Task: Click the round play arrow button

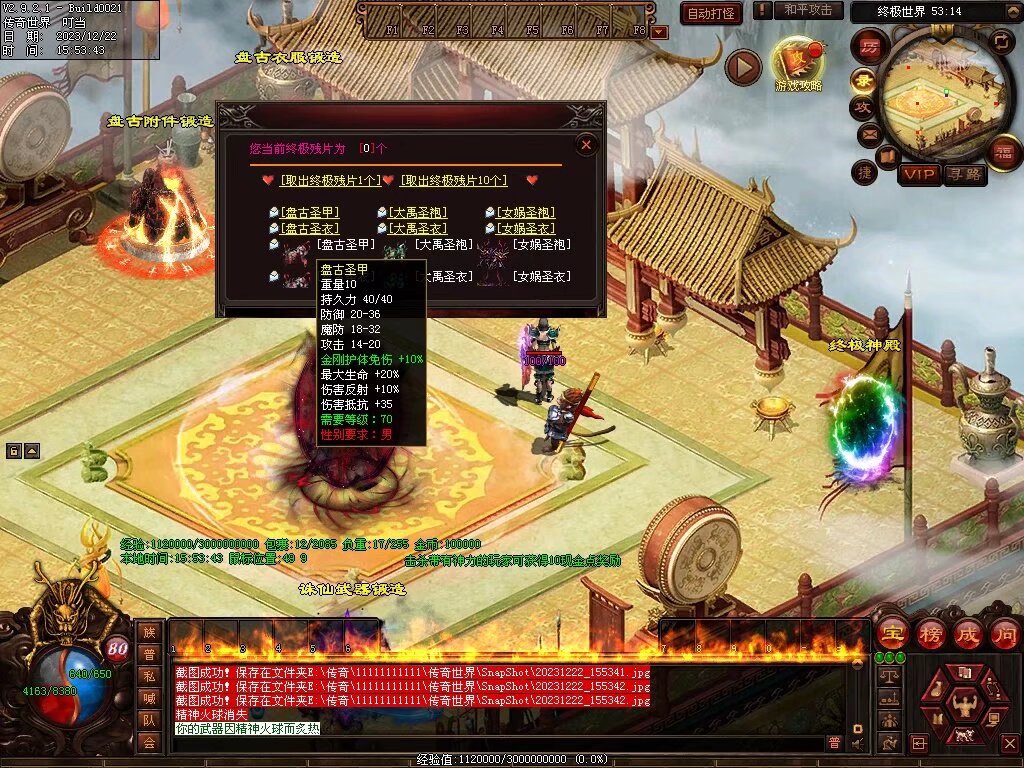Action: tap(743, 67)
